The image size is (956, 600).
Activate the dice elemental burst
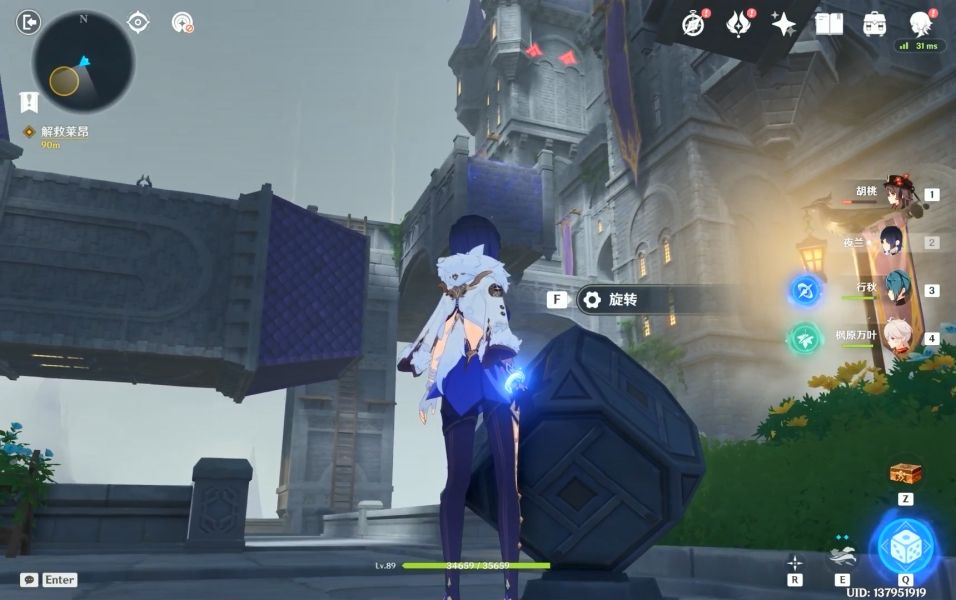pos(903,547)
